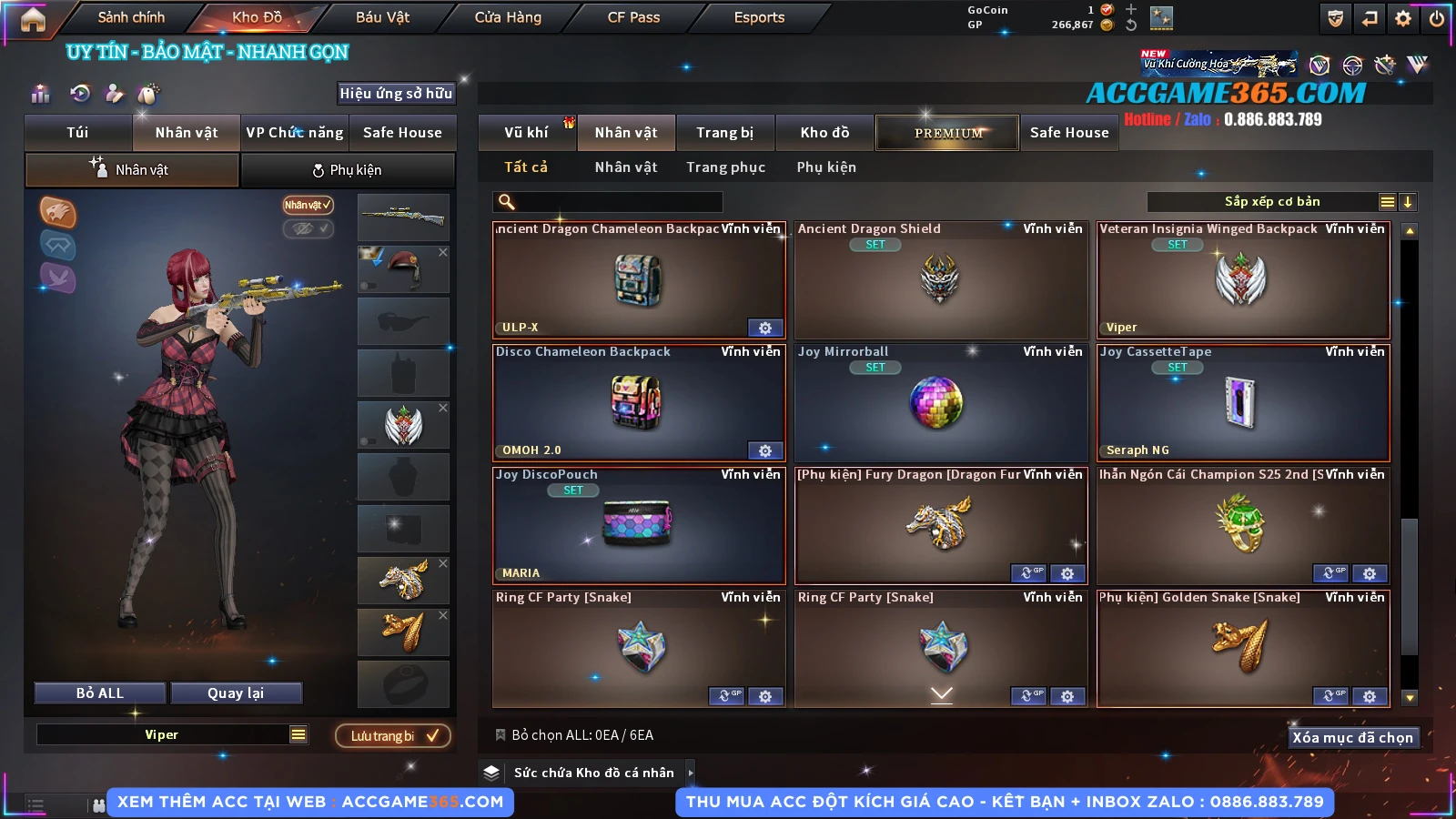Open the Sắp xếp cơ bản sort dropdown
The image size is (1456, 819).
[x=1271, y=202]
